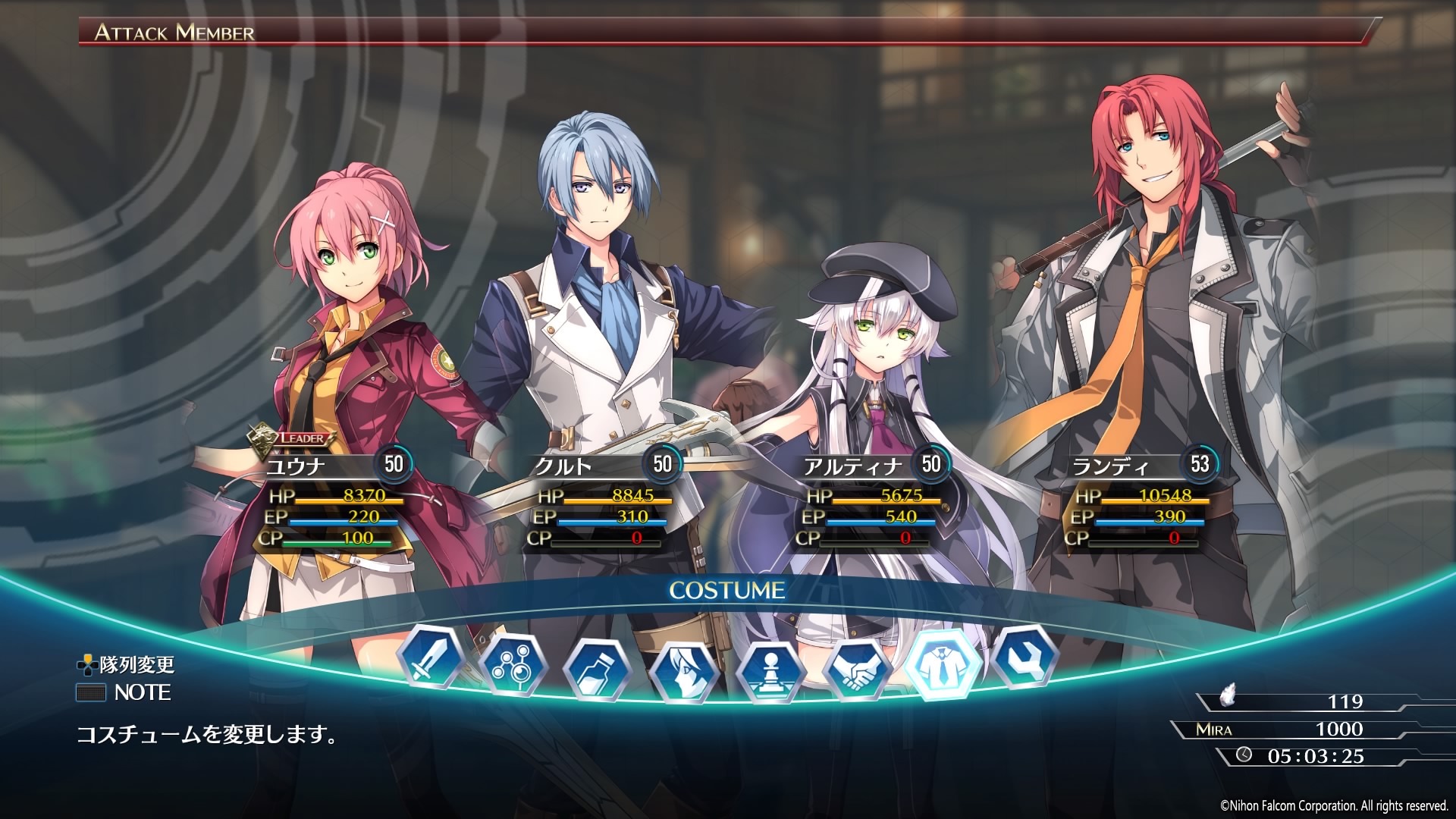Select the shirt-and-tie Costume icon
Screen dimensions: 1456x819
(x=943, y=663)
